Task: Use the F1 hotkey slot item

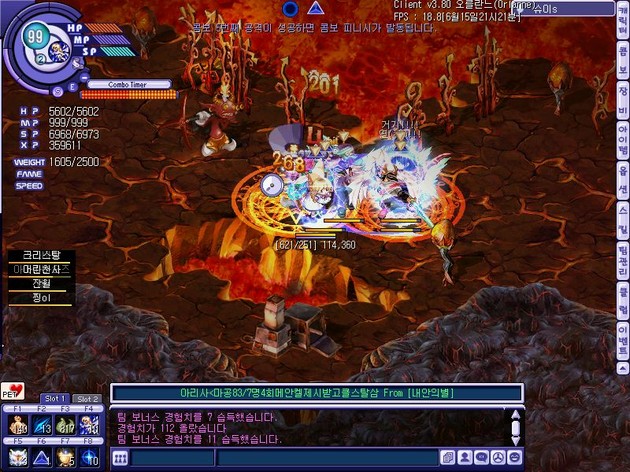Action: point(17,428)
